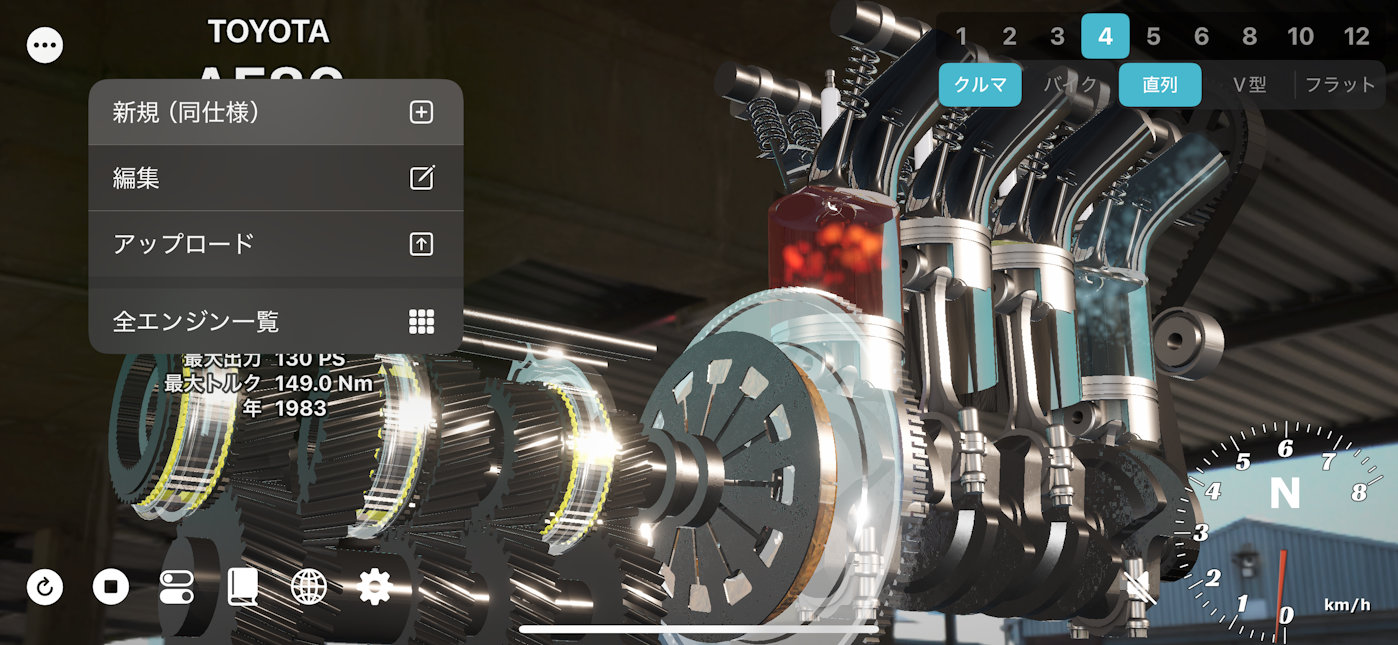
Task: Toggle the muted speaker icon
Action: point(1140,589)
